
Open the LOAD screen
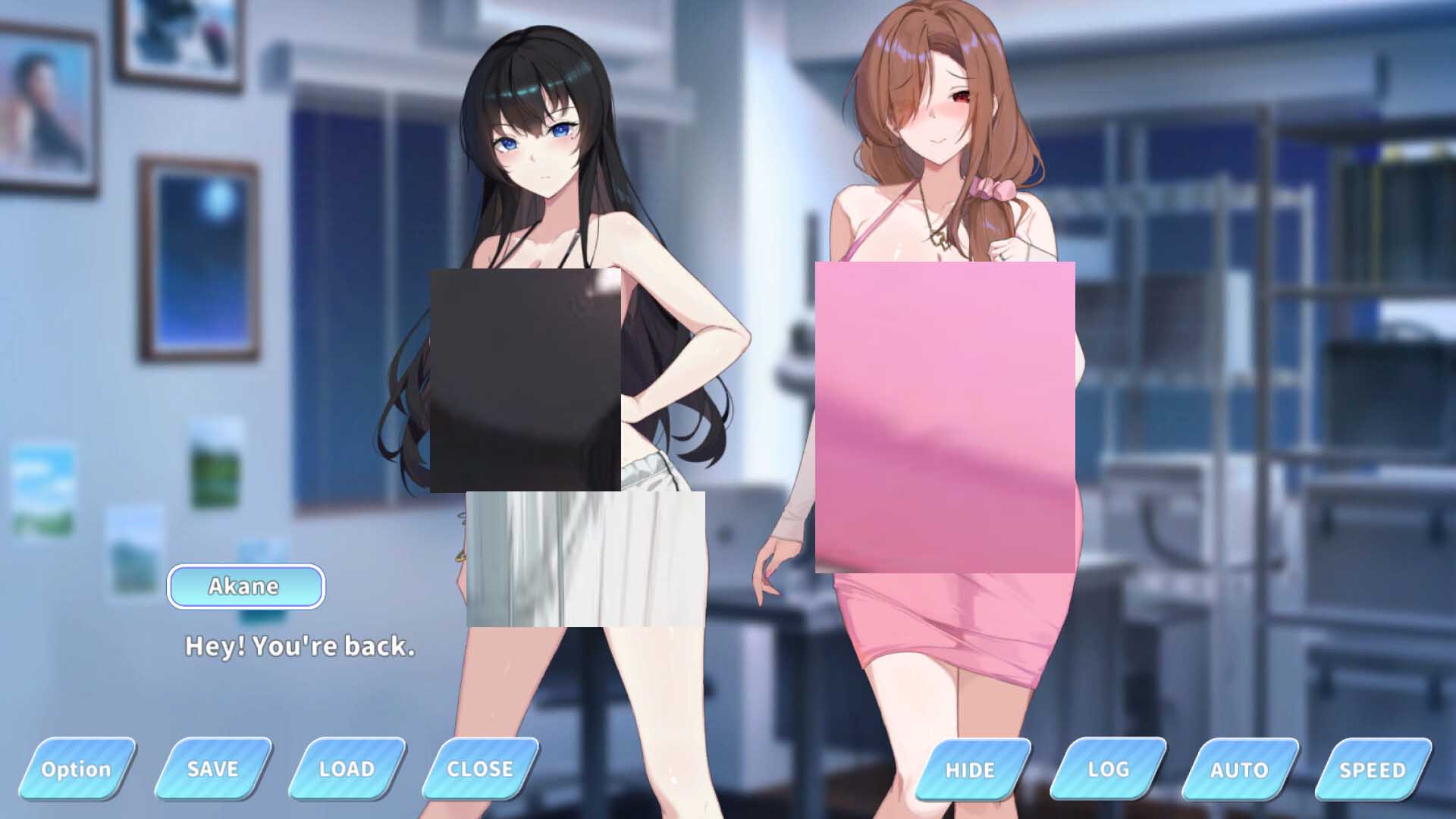[x=345, y=770]
